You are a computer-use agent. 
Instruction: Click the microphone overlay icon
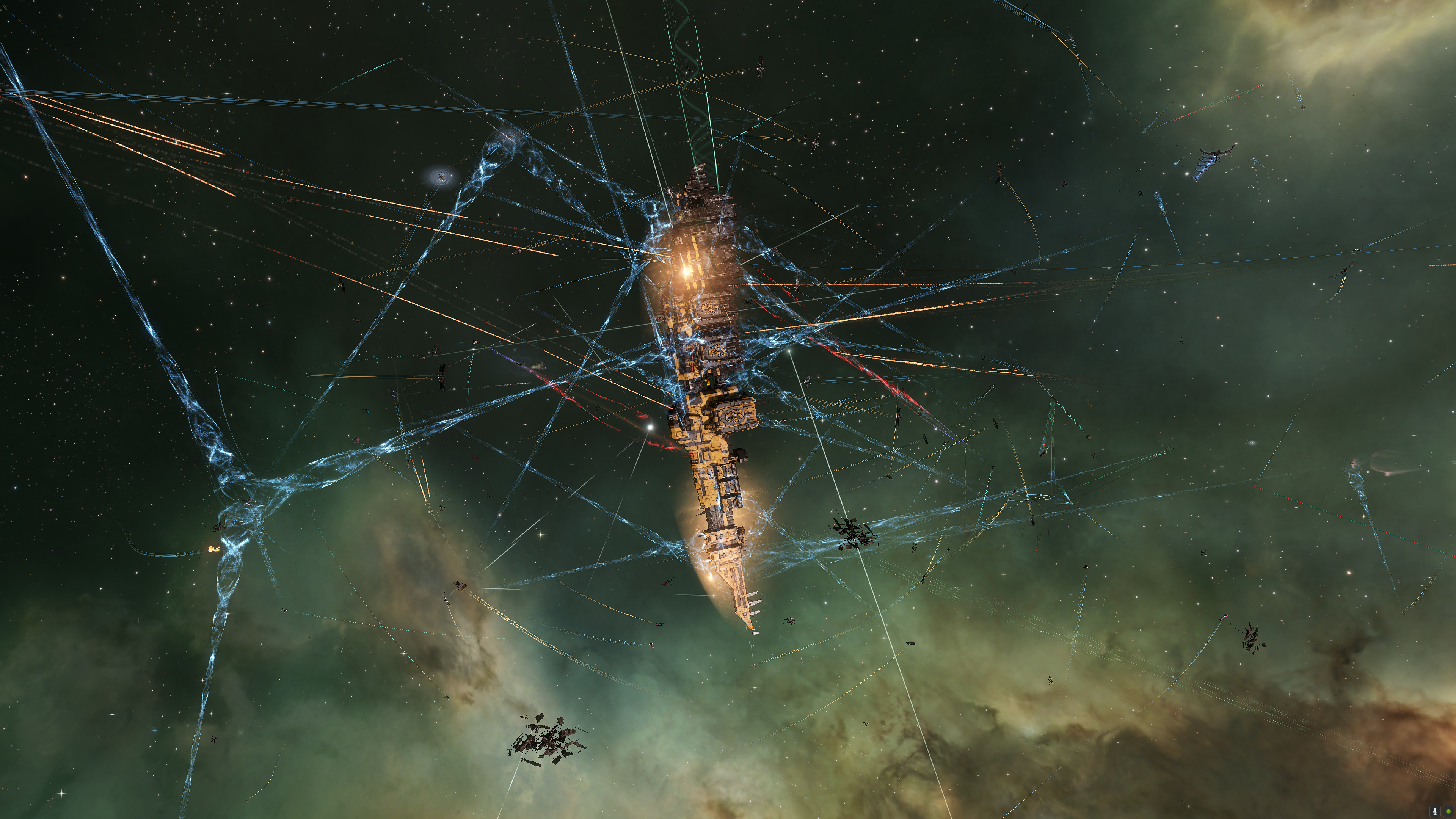(x=1435, y=812)
